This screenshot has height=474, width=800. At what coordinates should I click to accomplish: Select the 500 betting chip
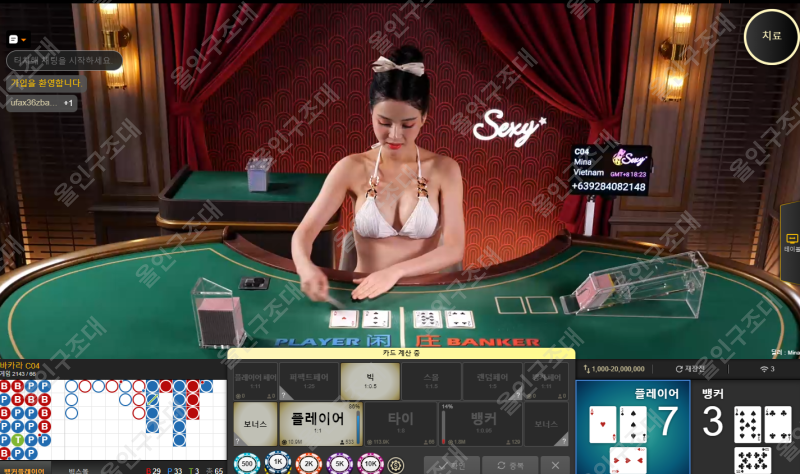(x=246, y=465)
